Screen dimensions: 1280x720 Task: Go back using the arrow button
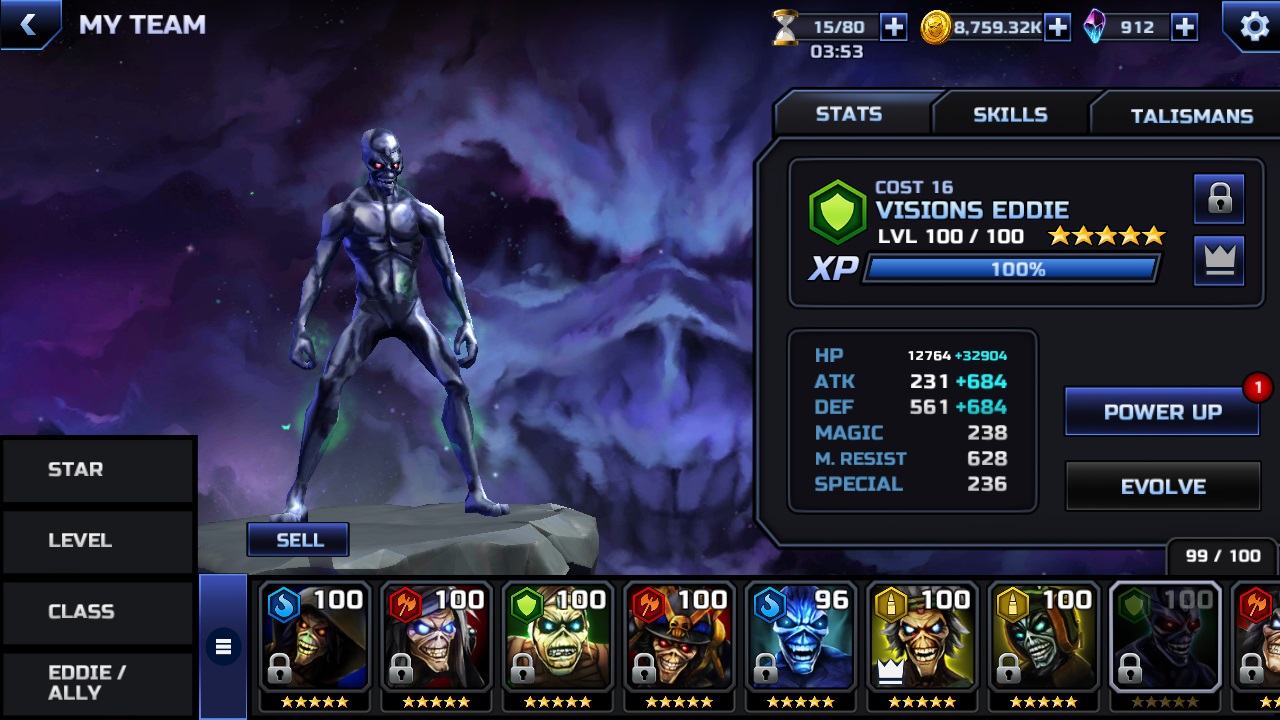pos(28,25)
